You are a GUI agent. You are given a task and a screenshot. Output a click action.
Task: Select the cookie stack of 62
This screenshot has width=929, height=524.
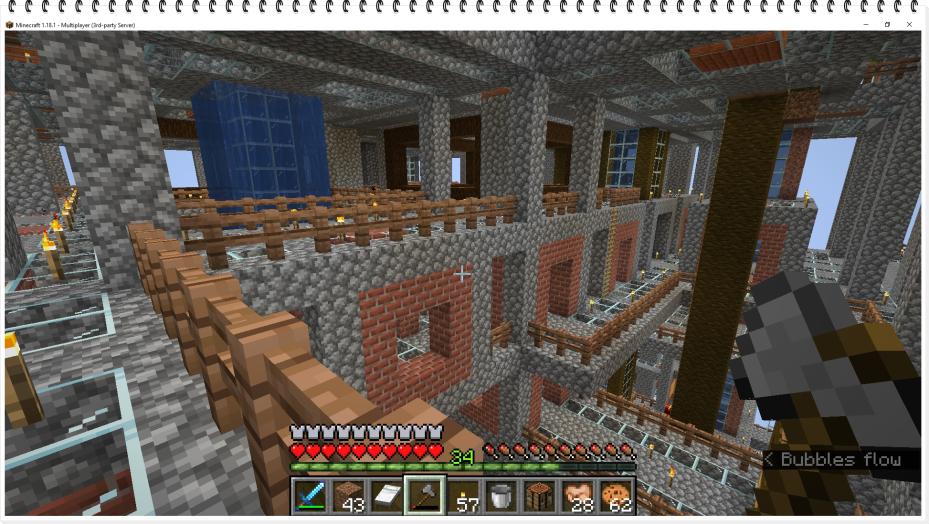coord(616,495)
